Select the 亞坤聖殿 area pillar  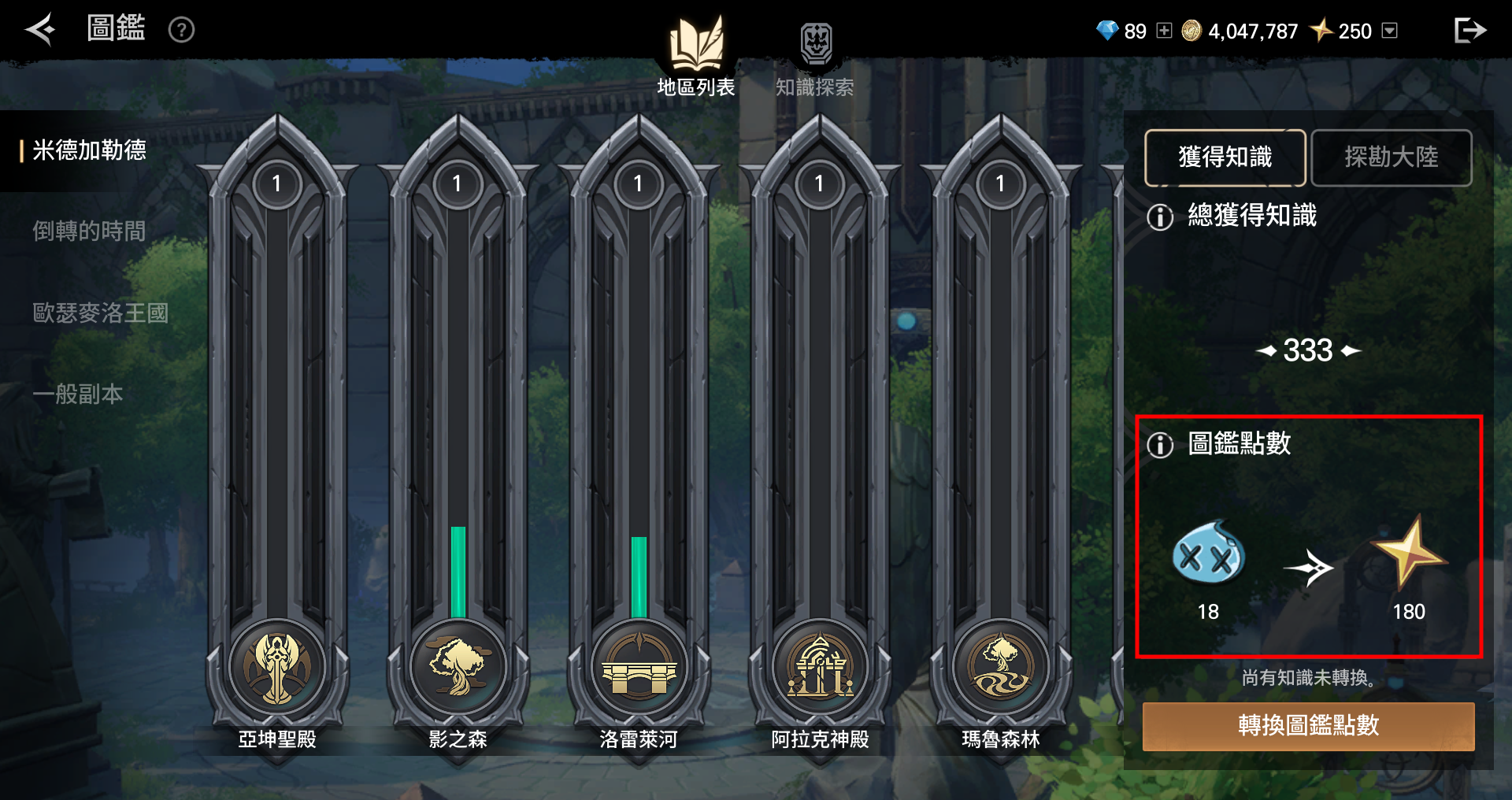(277, 666)
